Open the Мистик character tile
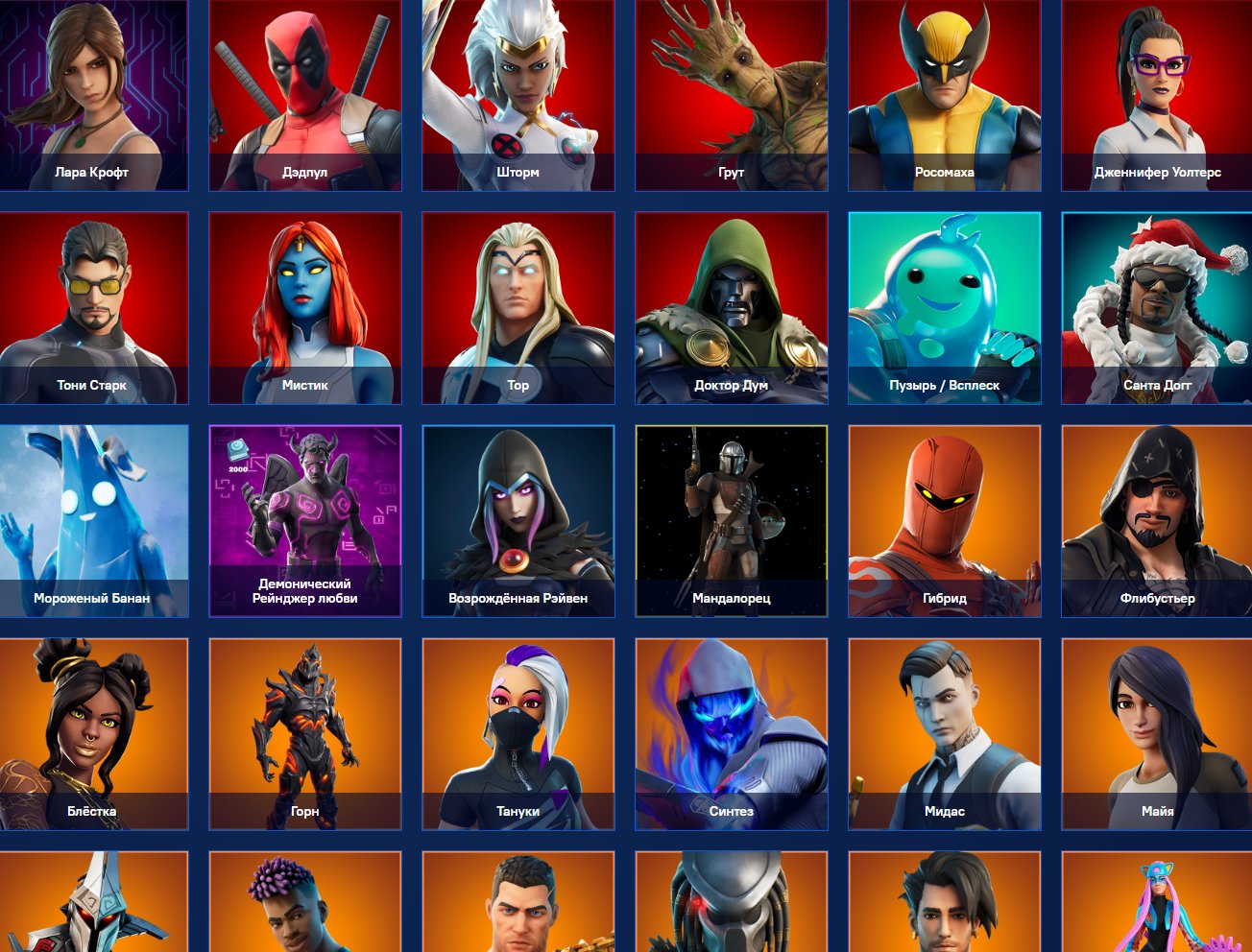The width and height of the screenshot is (1252, 952). [x=305, y=307]
